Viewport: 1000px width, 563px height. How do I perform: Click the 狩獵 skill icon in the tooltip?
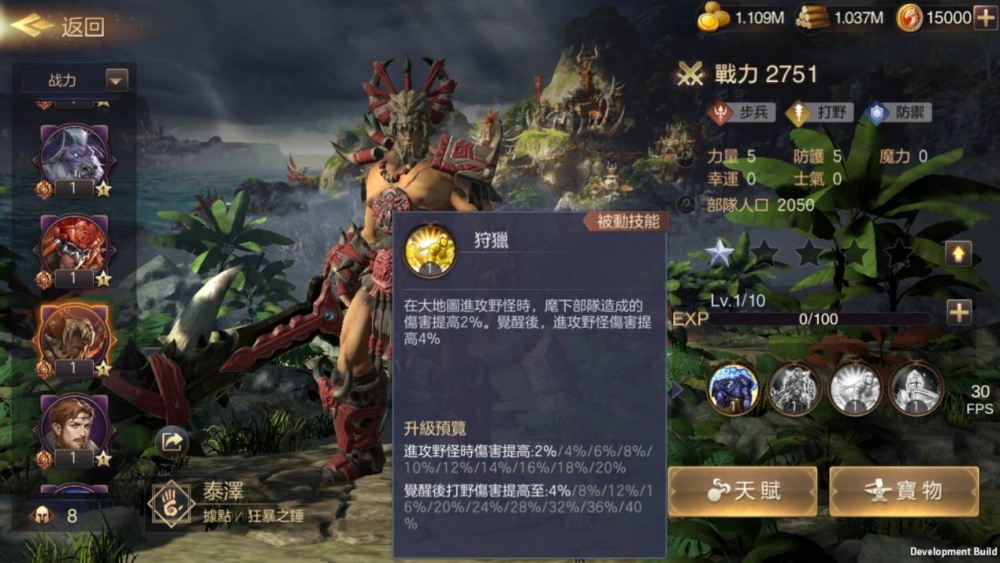click(431, 250)
